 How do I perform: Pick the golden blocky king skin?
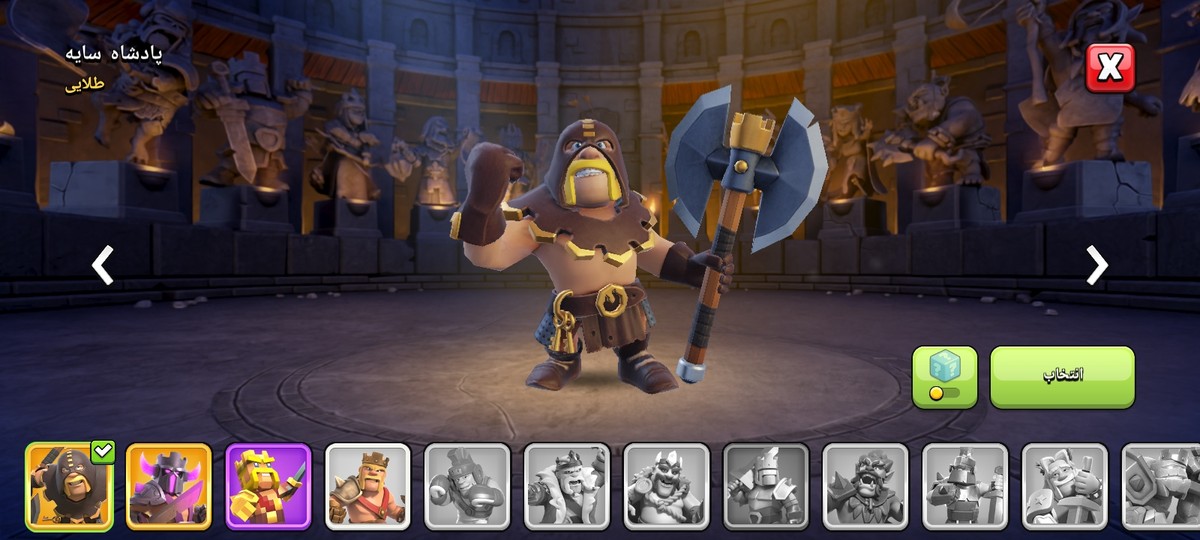[268, 486]
